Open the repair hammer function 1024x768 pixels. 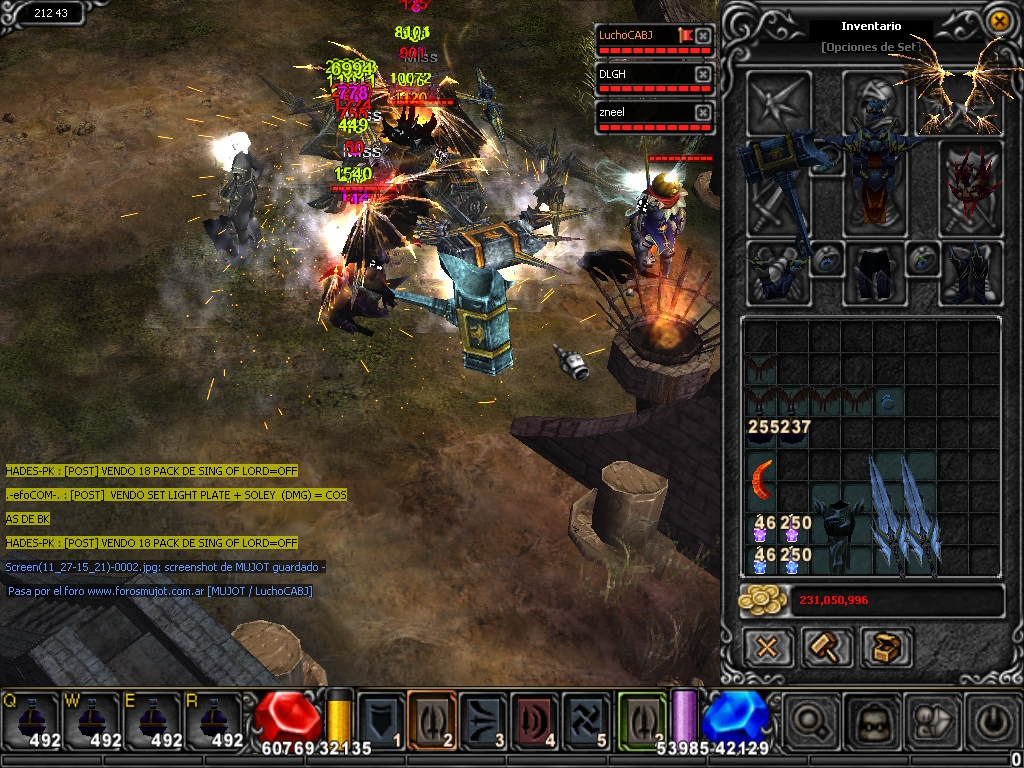[826, 648]
